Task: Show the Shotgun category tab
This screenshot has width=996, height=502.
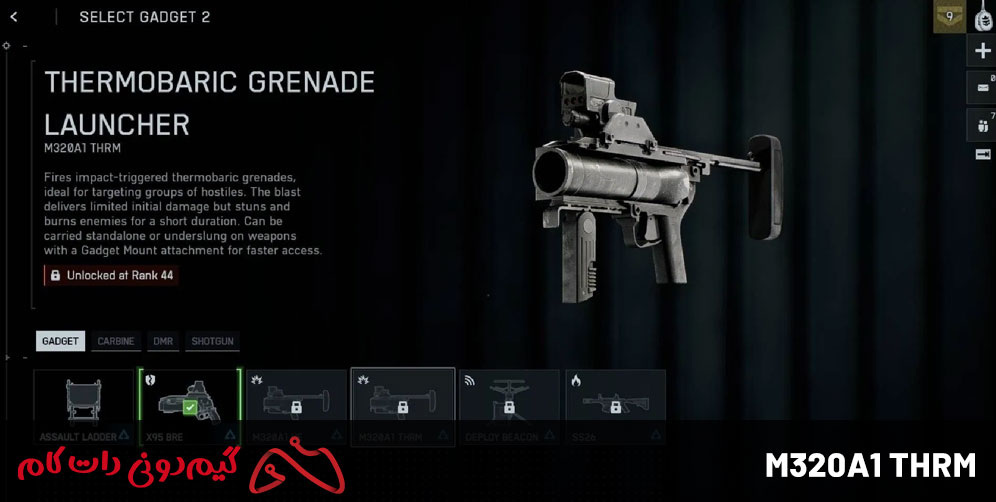Action: (x=212, y=341)
